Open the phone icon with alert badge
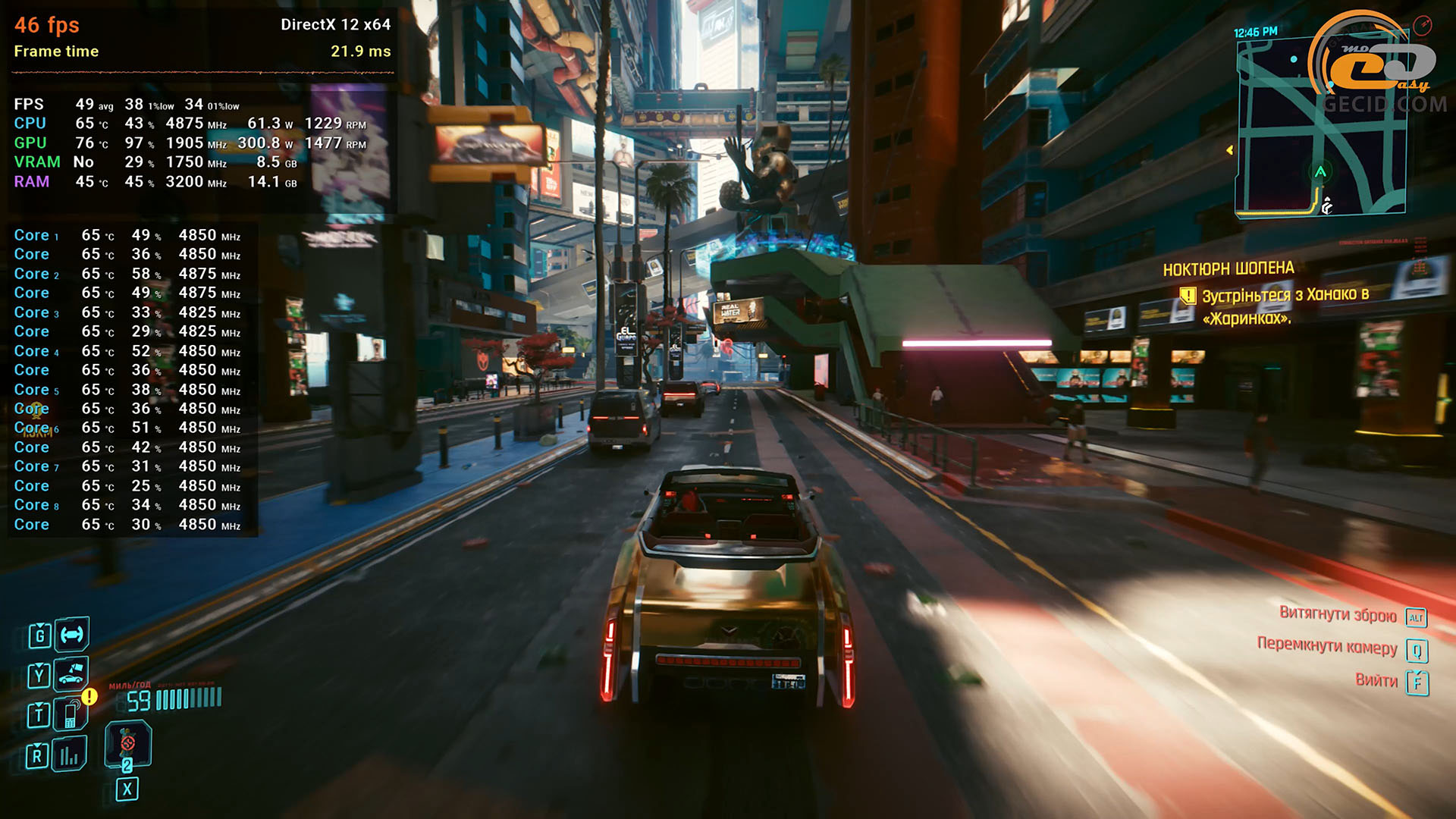The height and width of the screenshot is (819, 1456). point(71,714)
